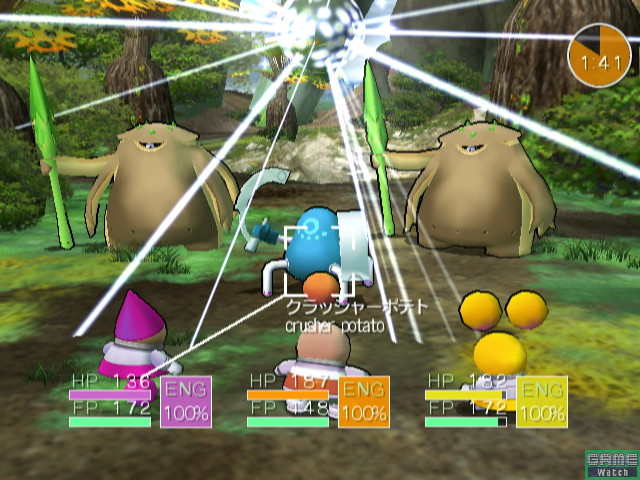Select the purple ENG 100% gauge

click(185, 402)
